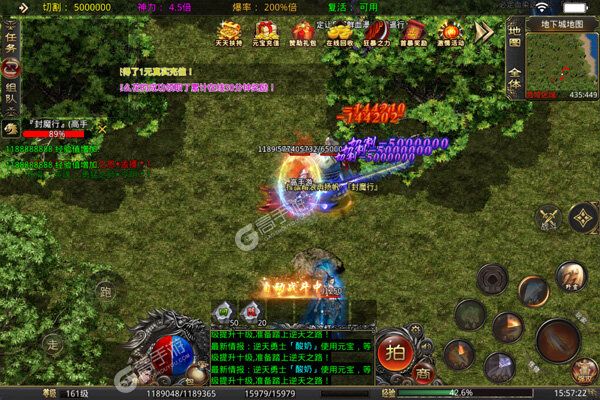Screen dimensions: 600x400
Task: Tap the four-point star icon
Action: pyautogui.click(x=581, y=217)
